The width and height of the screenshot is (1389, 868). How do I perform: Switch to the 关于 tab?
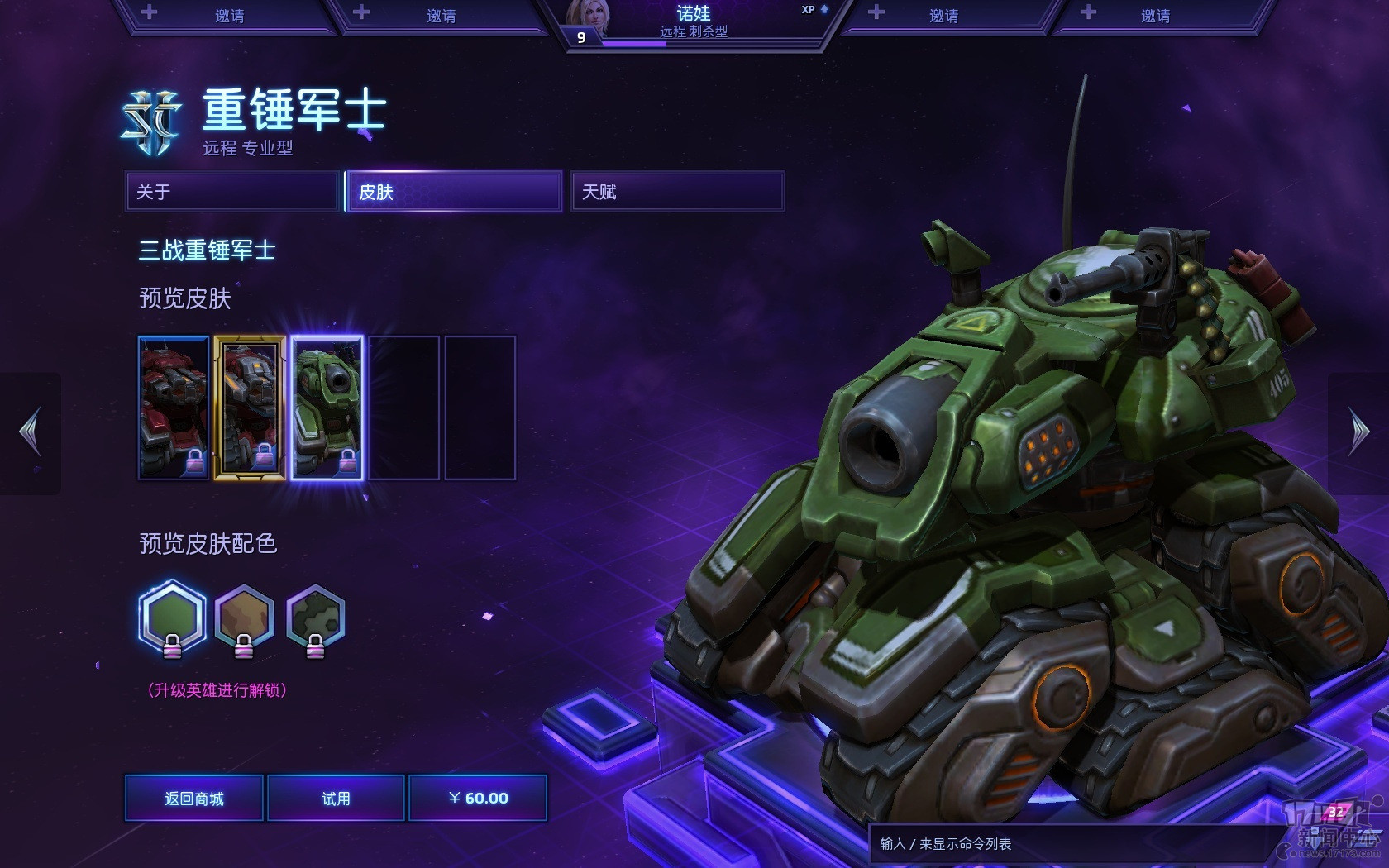click(232, 192)
